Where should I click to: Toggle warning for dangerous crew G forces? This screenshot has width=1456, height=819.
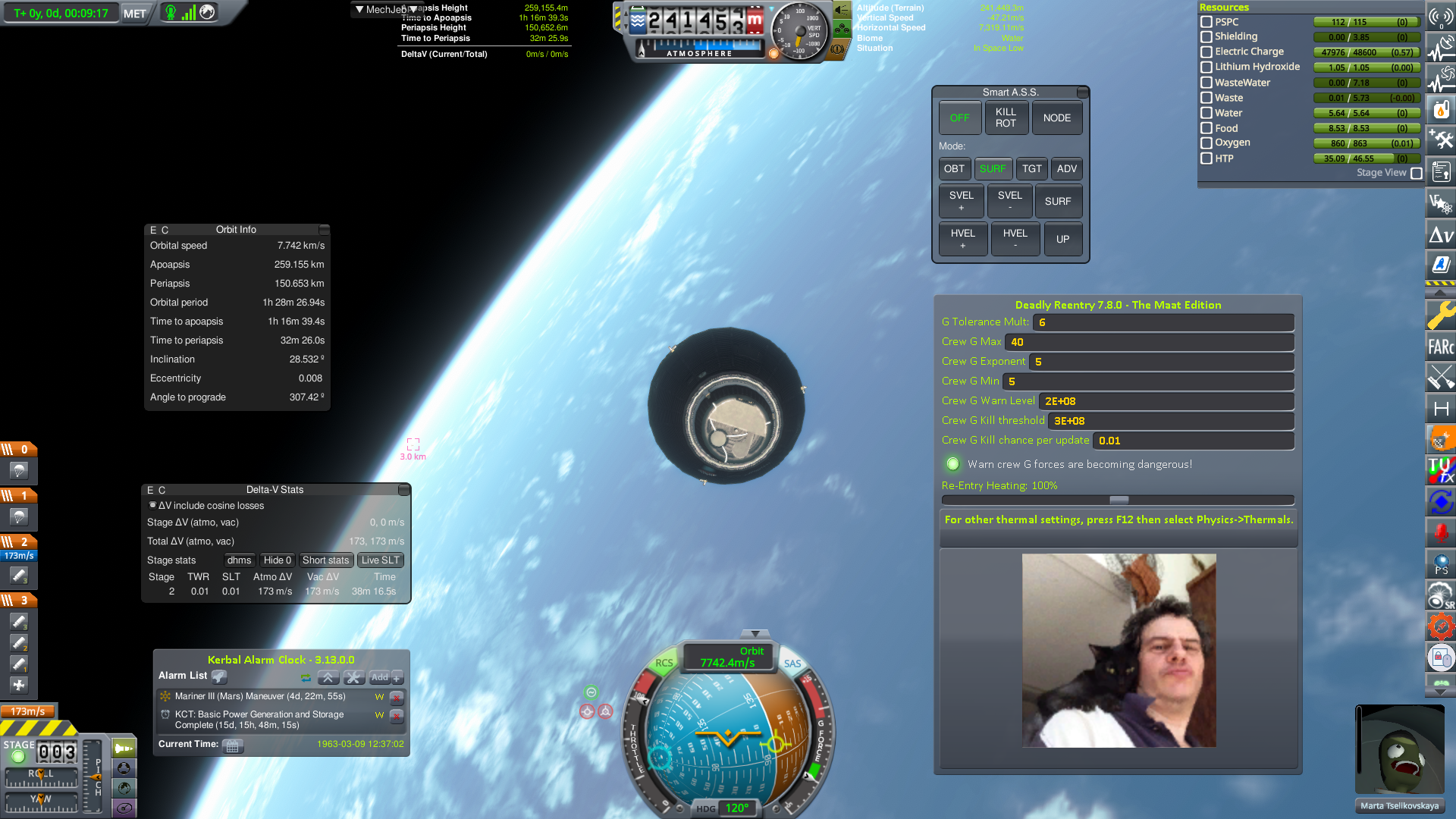(952, 464)
